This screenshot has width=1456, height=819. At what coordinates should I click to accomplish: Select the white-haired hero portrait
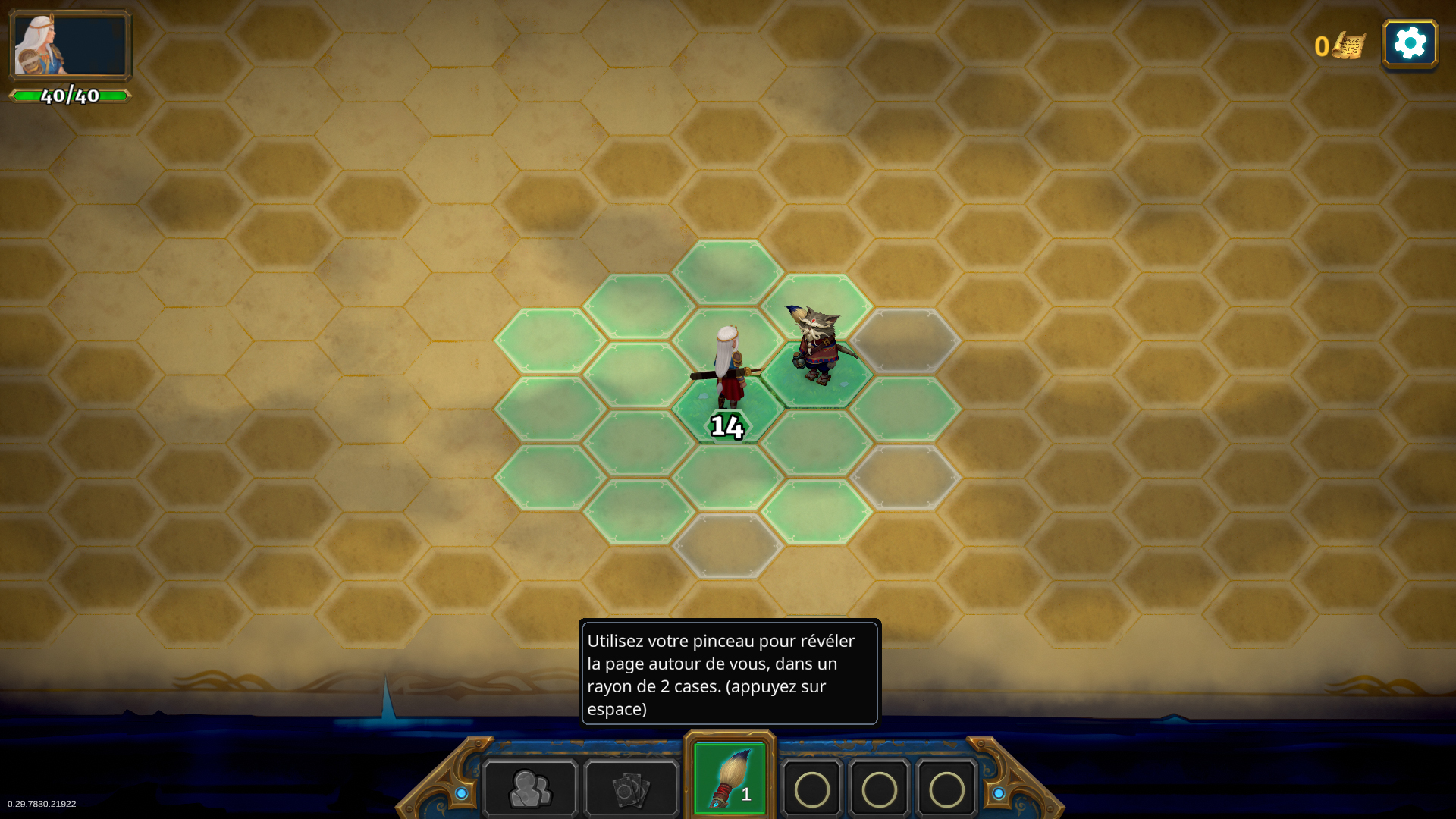[x=70, y=45]
